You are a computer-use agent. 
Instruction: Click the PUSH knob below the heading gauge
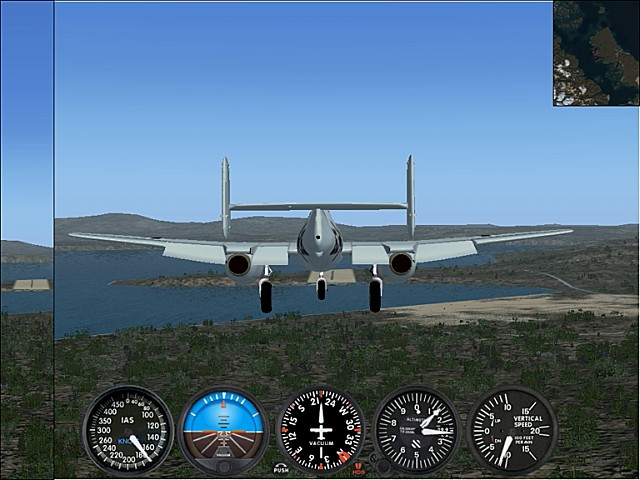click(281, 468)
